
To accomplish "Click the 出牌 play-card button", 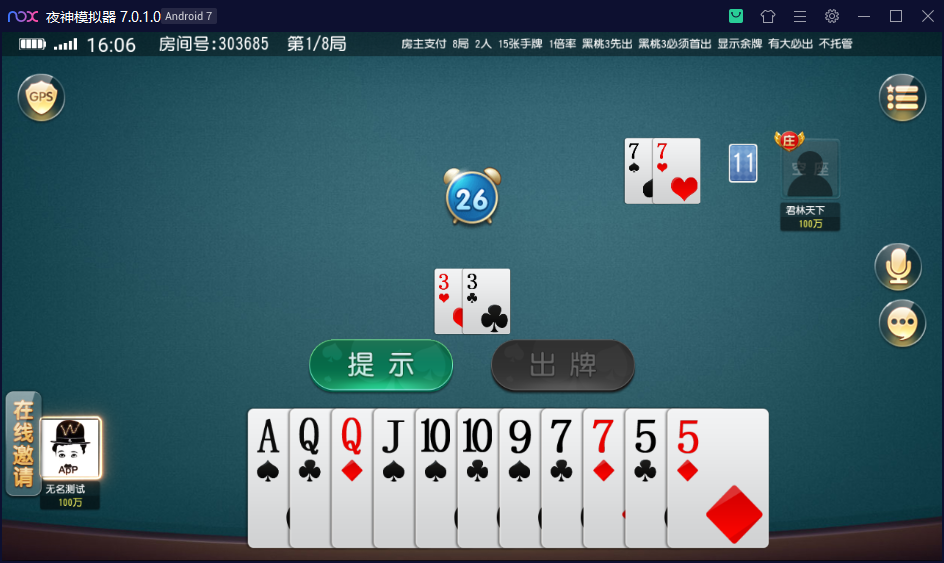I will click(563, 365).
